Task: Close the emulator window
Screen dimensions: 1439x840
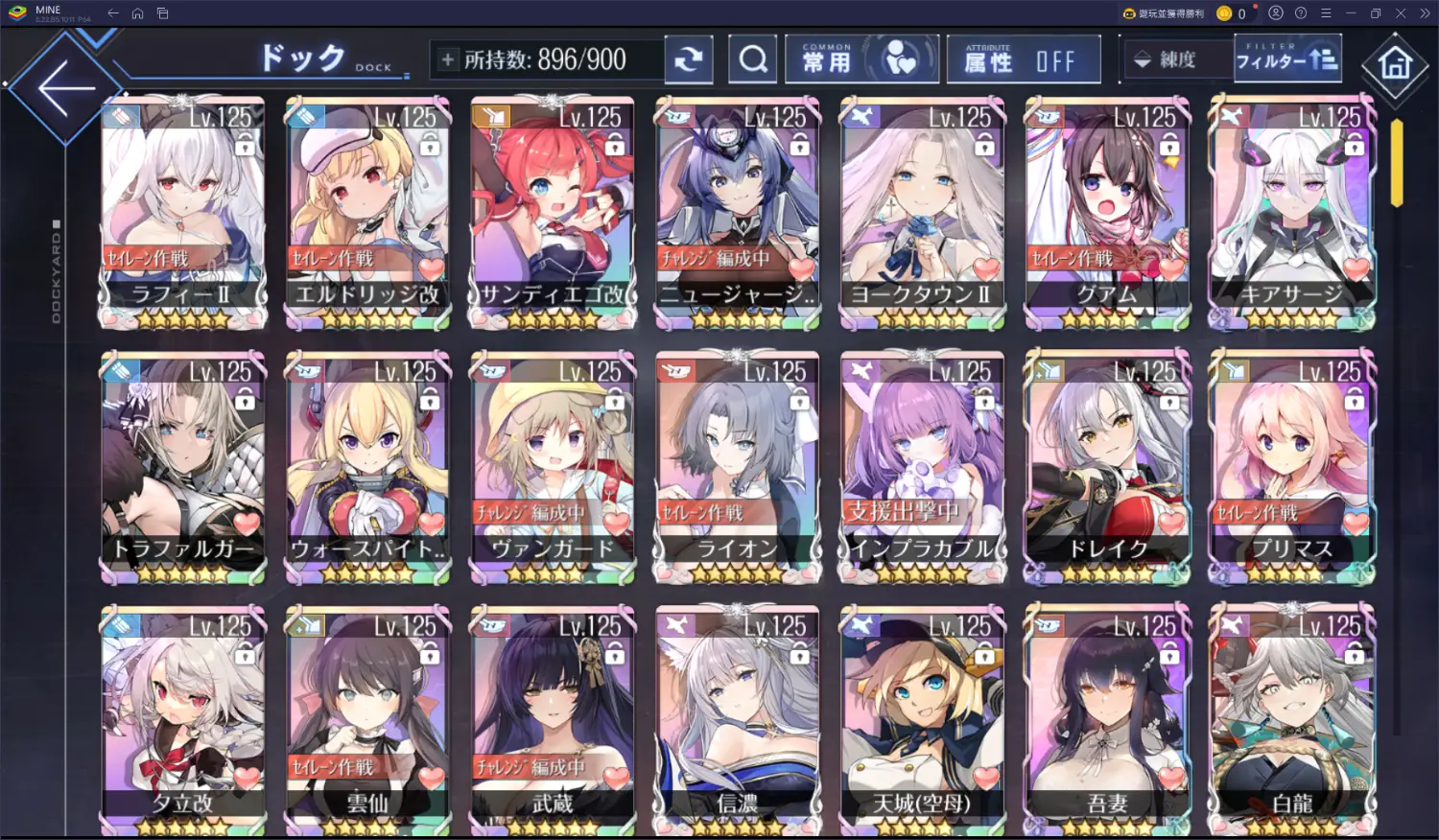Action: [x=1400, y=13]
